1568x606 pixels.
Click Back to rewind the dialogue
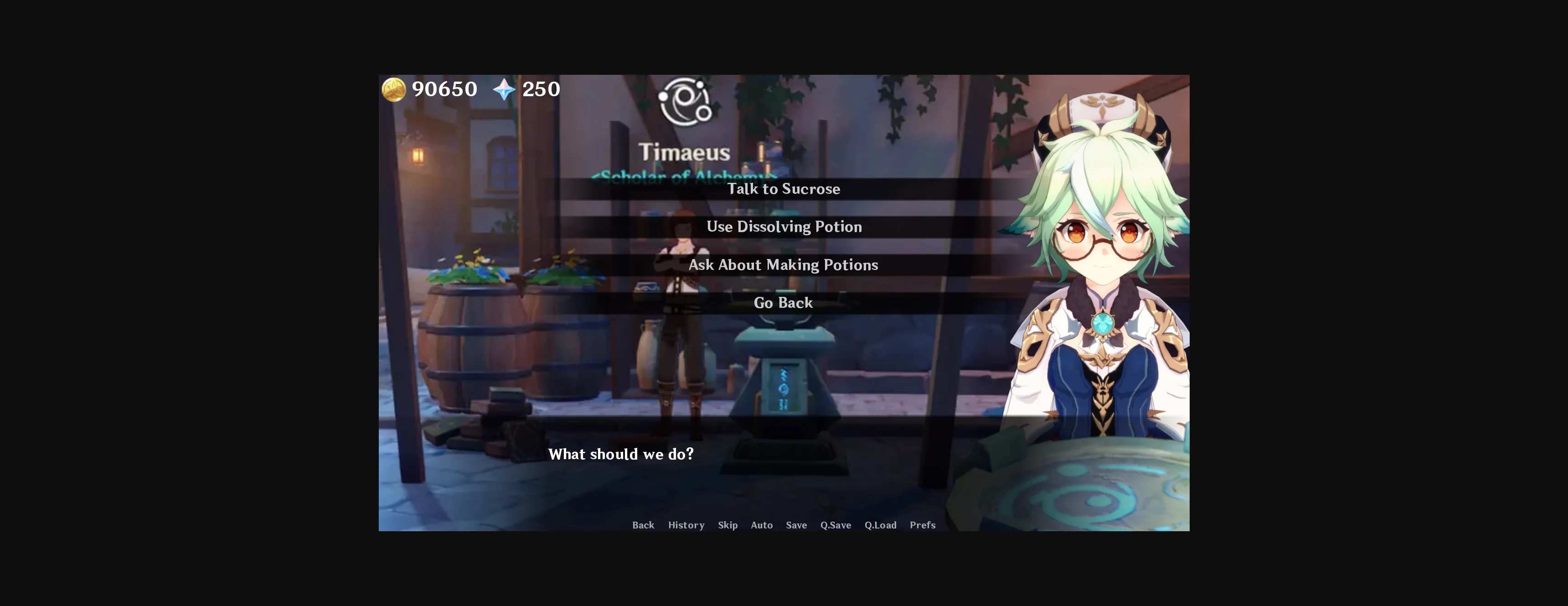pos(643,524)
